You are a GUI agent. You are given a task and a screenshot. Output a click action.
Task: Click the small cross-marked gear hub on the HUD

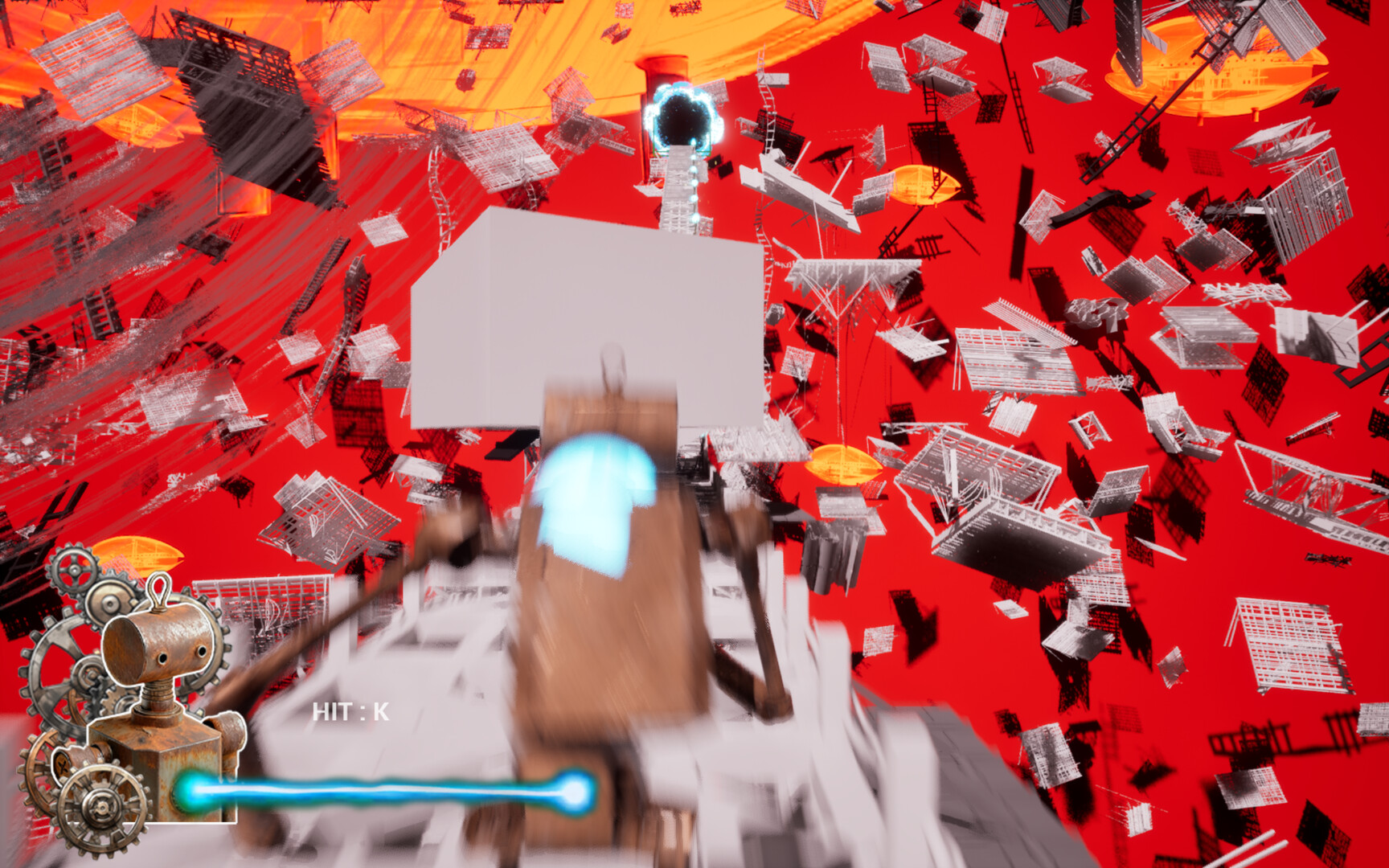(x=63, y=764)
